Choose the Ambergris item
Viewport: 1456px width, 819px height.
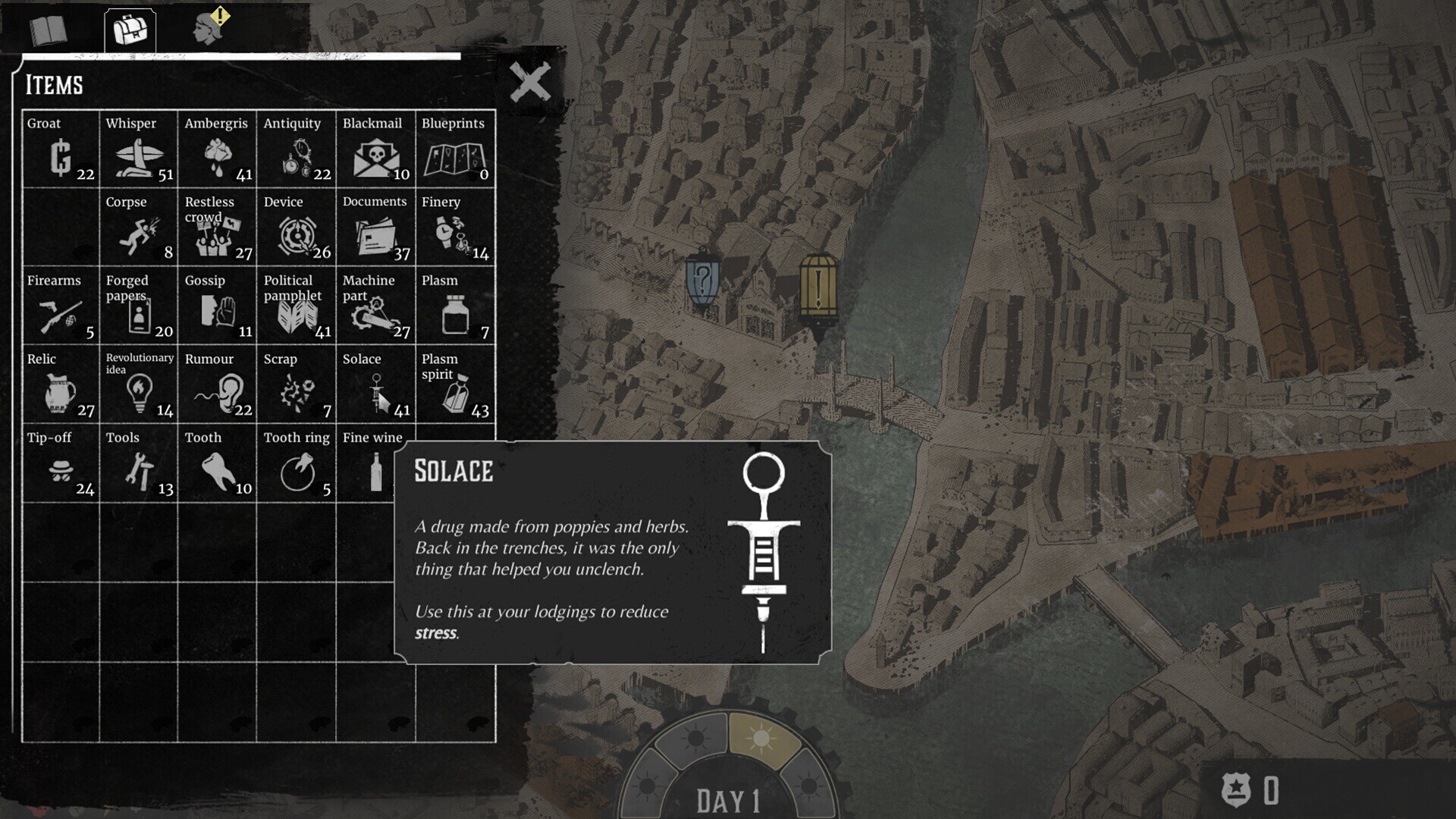pos(218,149)
